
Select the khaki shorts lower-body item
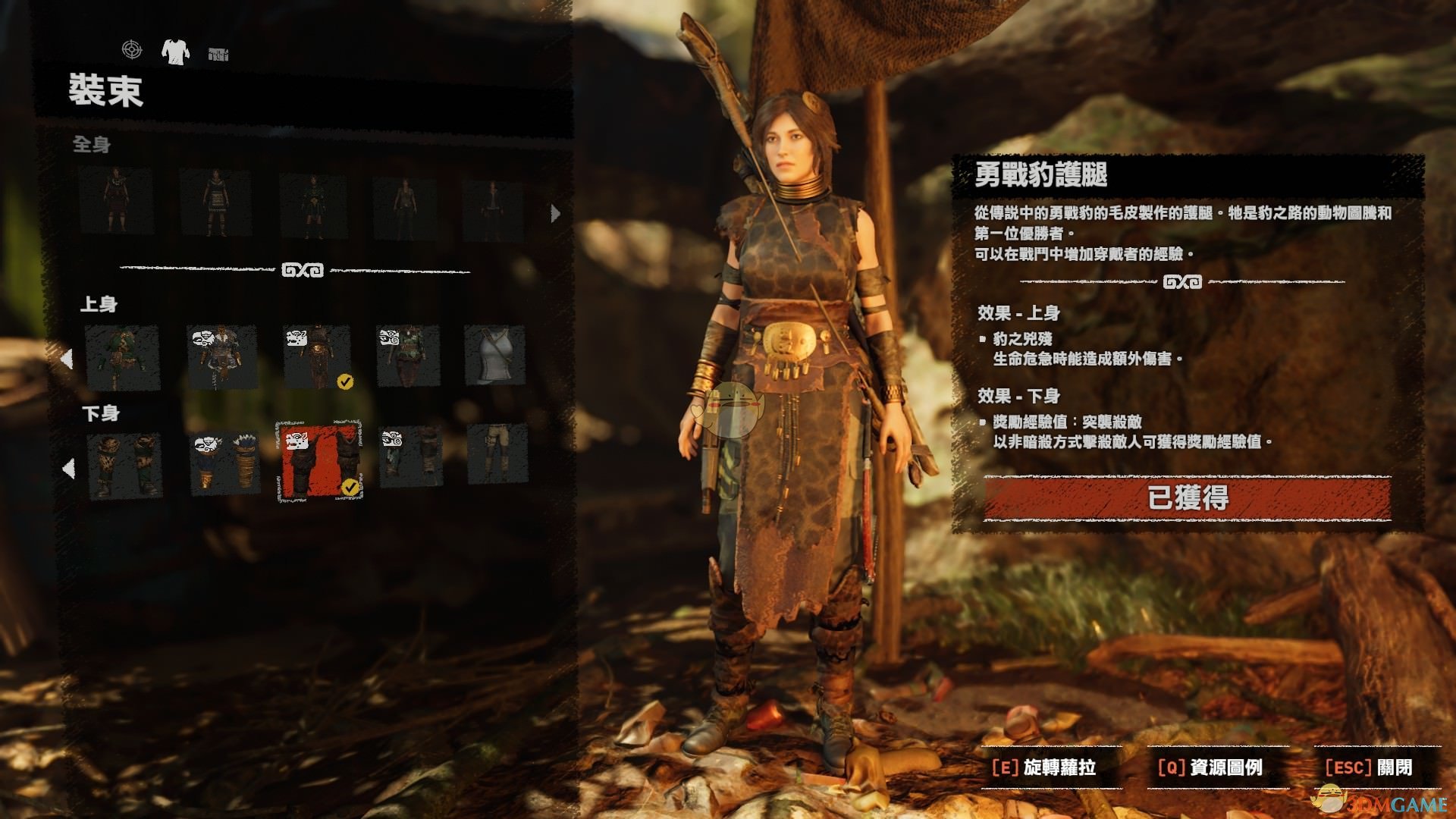pos(497,453)
